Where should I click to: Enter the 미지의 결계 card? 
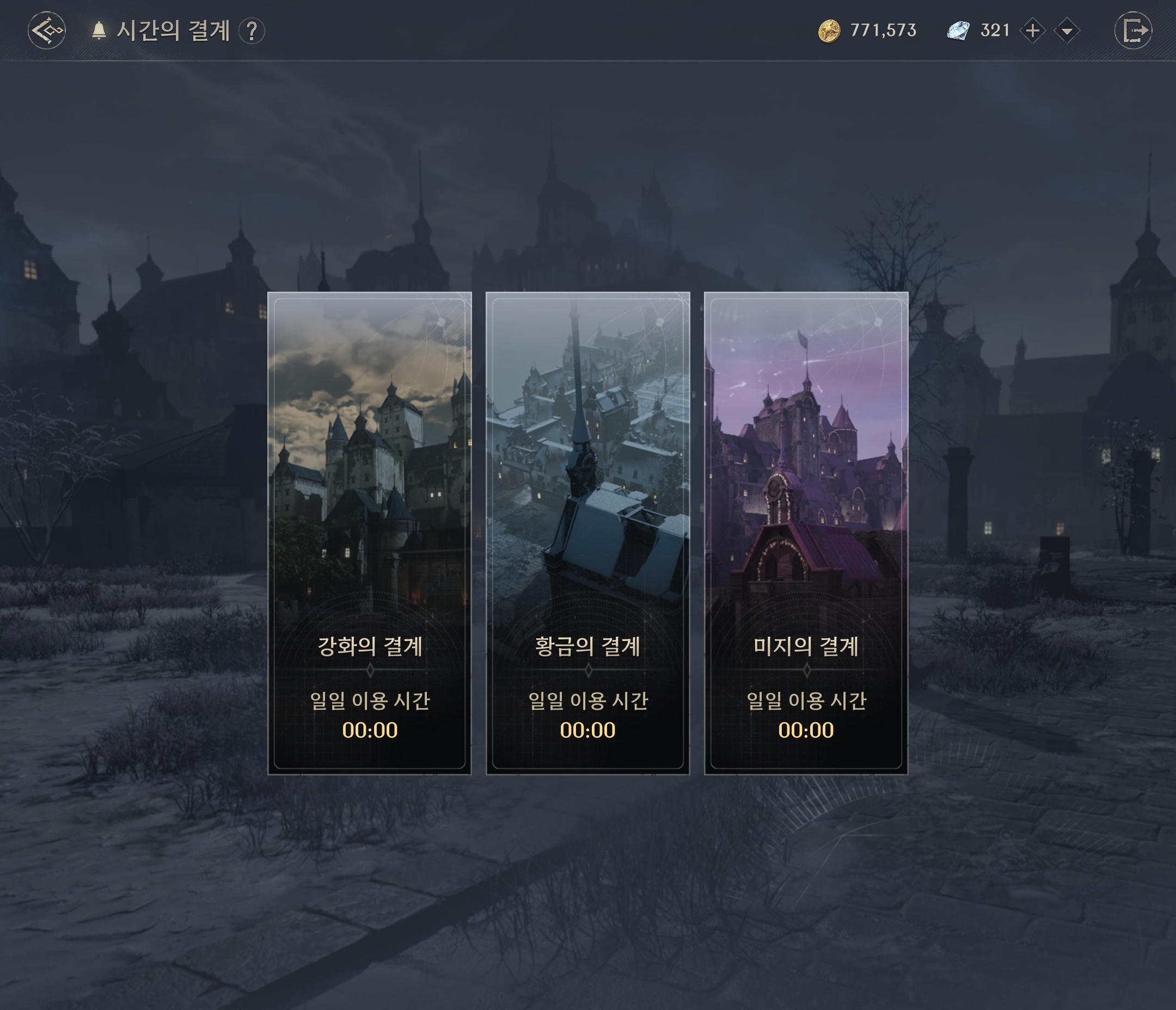coord(805,533)
